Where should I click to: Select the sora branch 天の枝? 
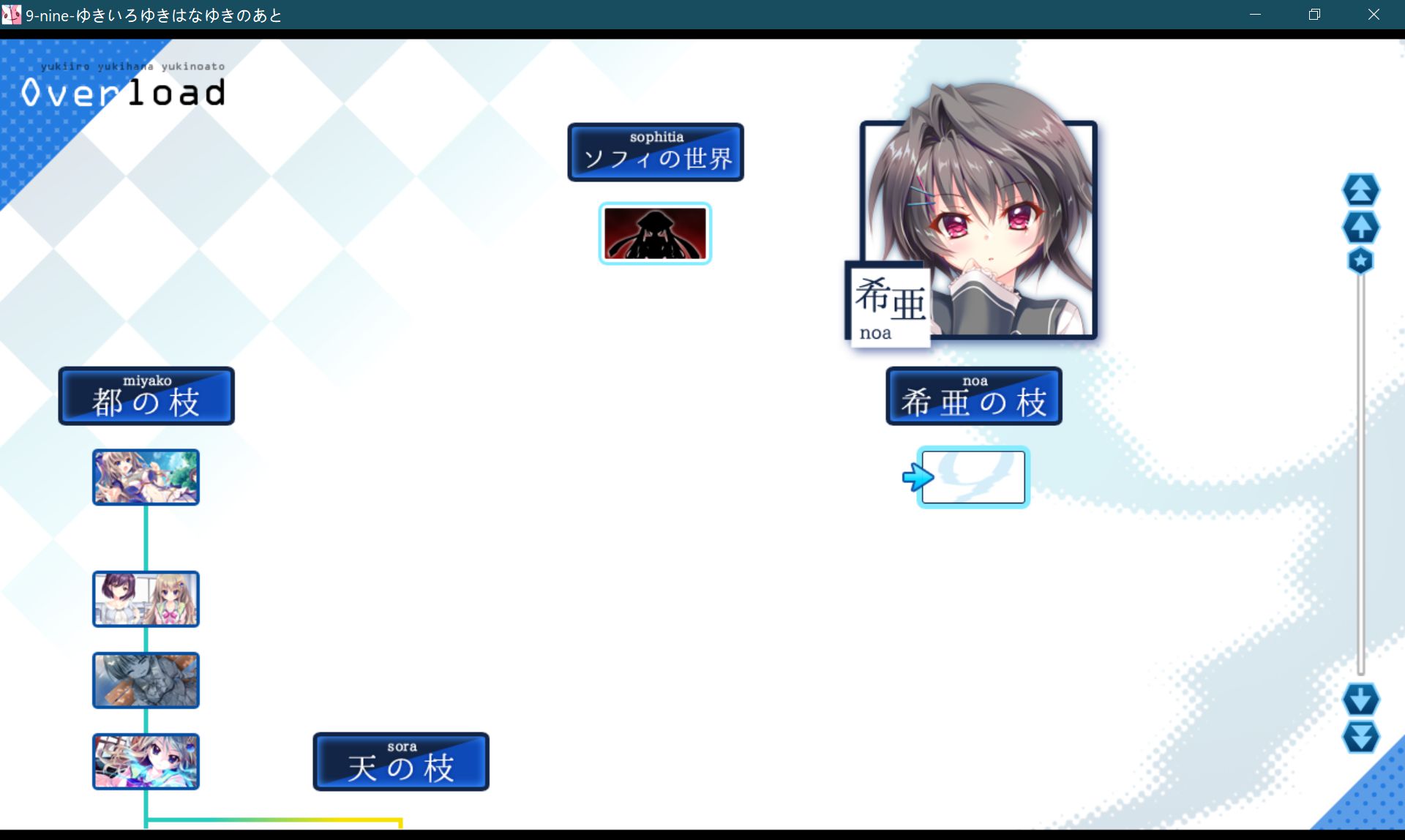pos(400,761)
